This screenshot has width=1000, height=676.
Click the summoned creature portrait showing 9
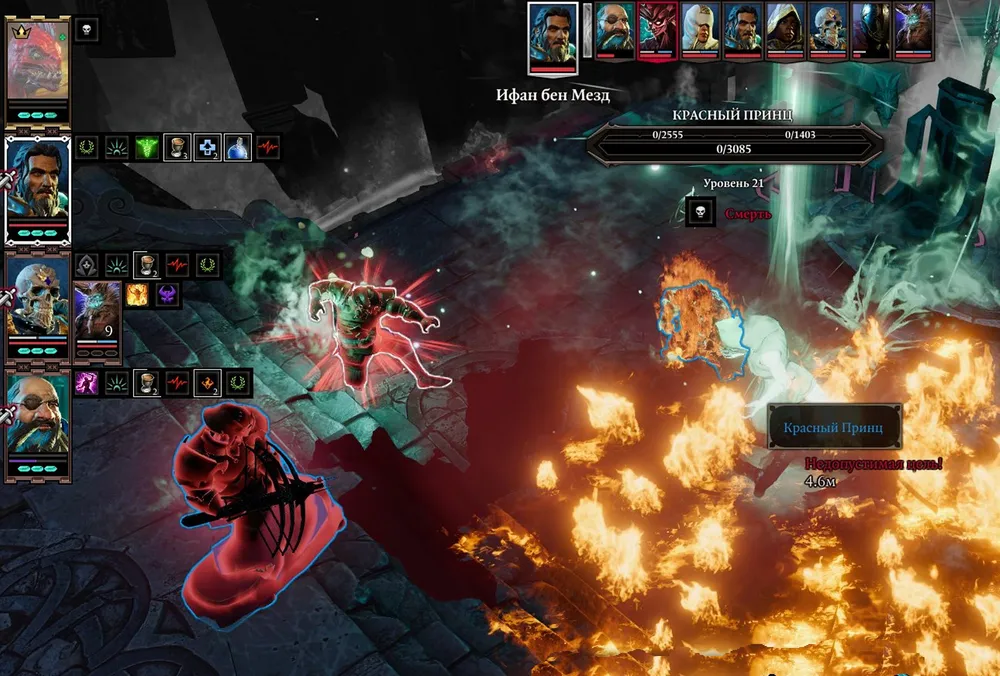point(97,312)
